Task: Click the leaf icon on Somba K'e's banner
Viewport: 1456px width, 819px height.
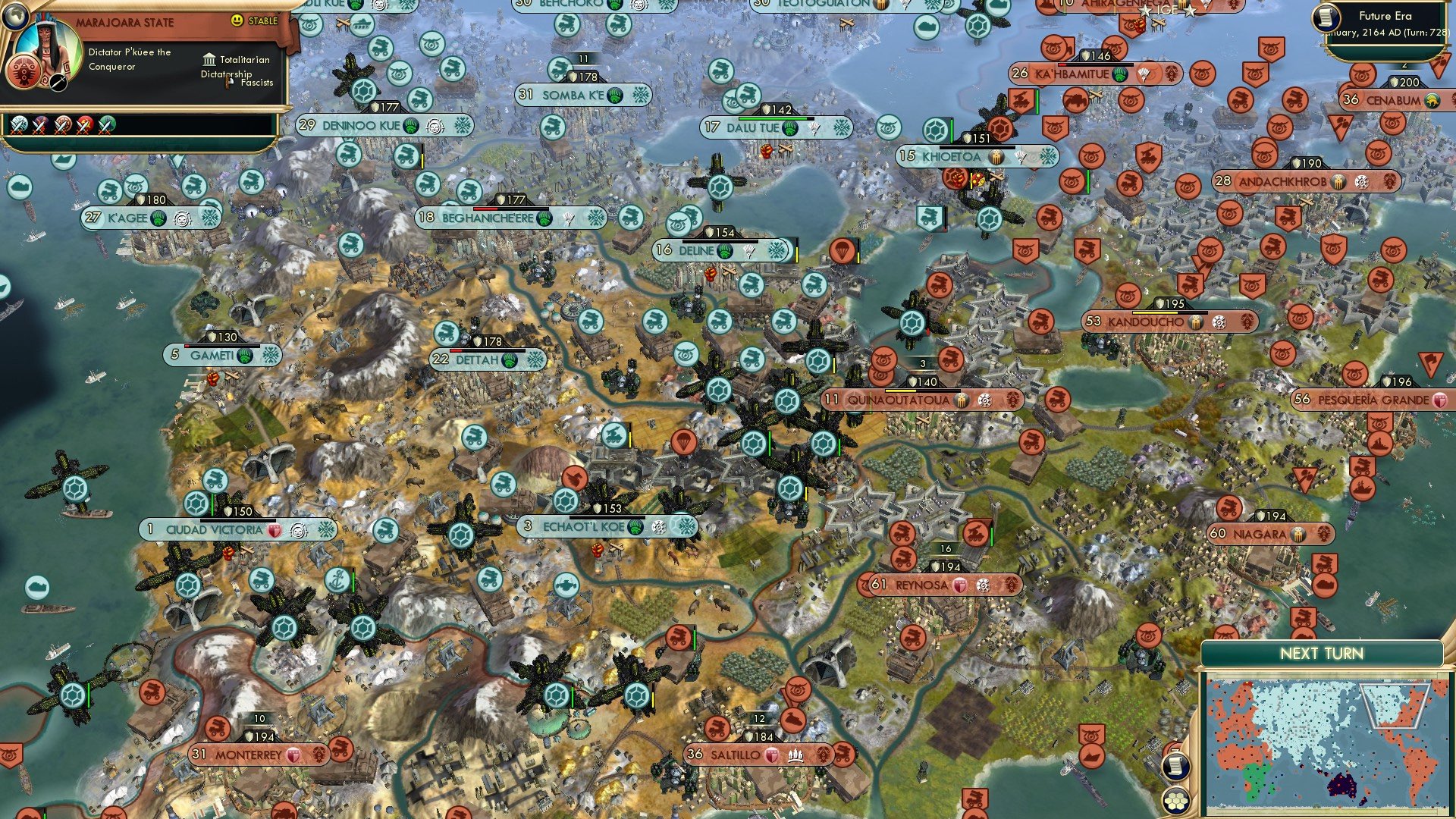Action: tap(615, 96)
